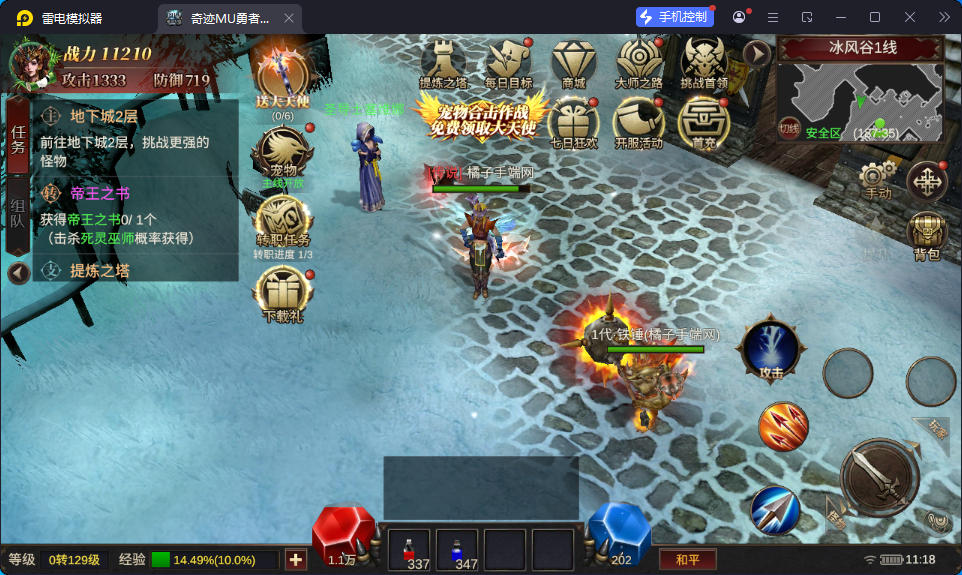Open the 挑战首领 boss challenge icon

[704, 62]
